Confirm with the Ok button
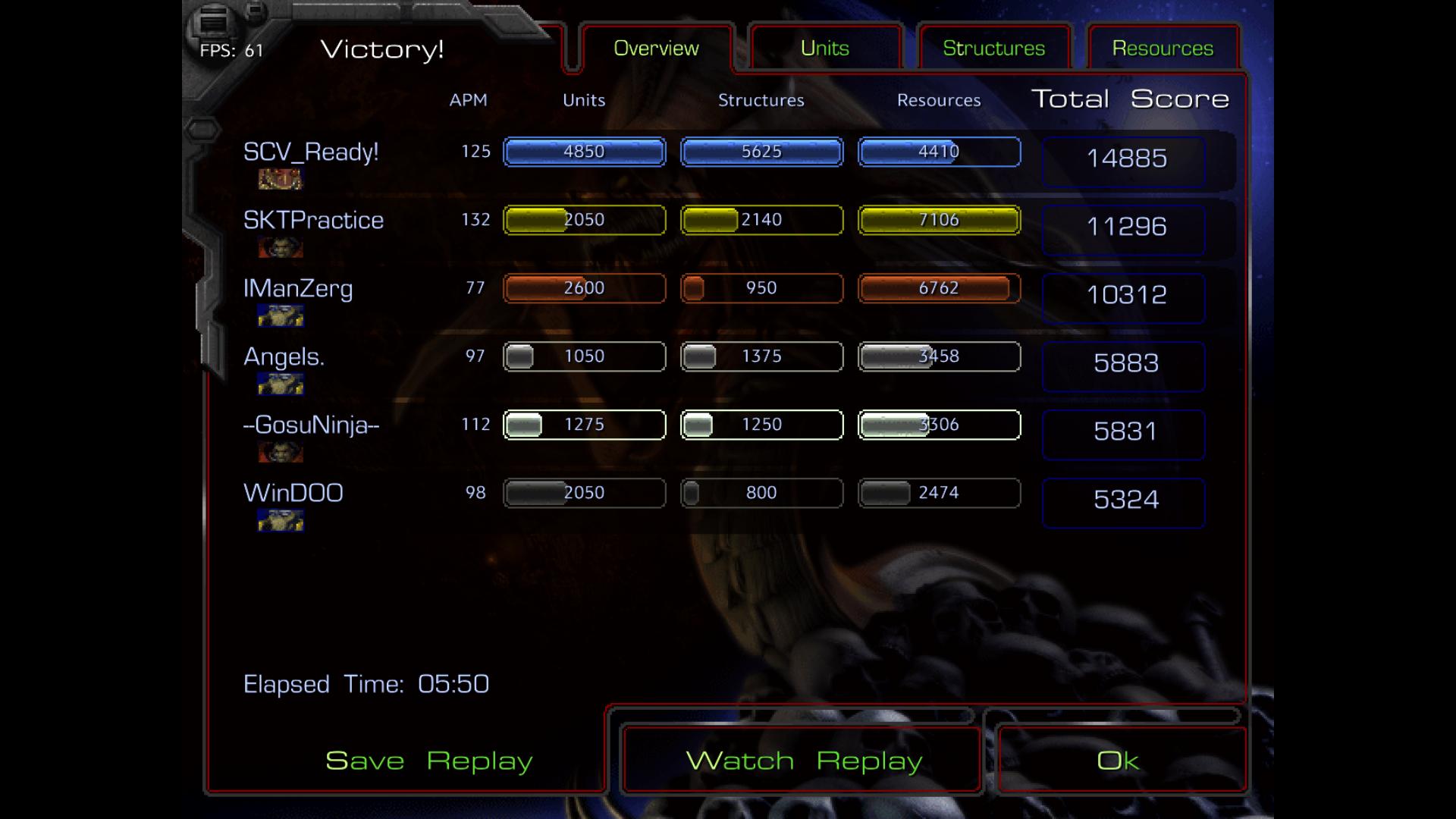The image size is (1456, 819). 1118,761
